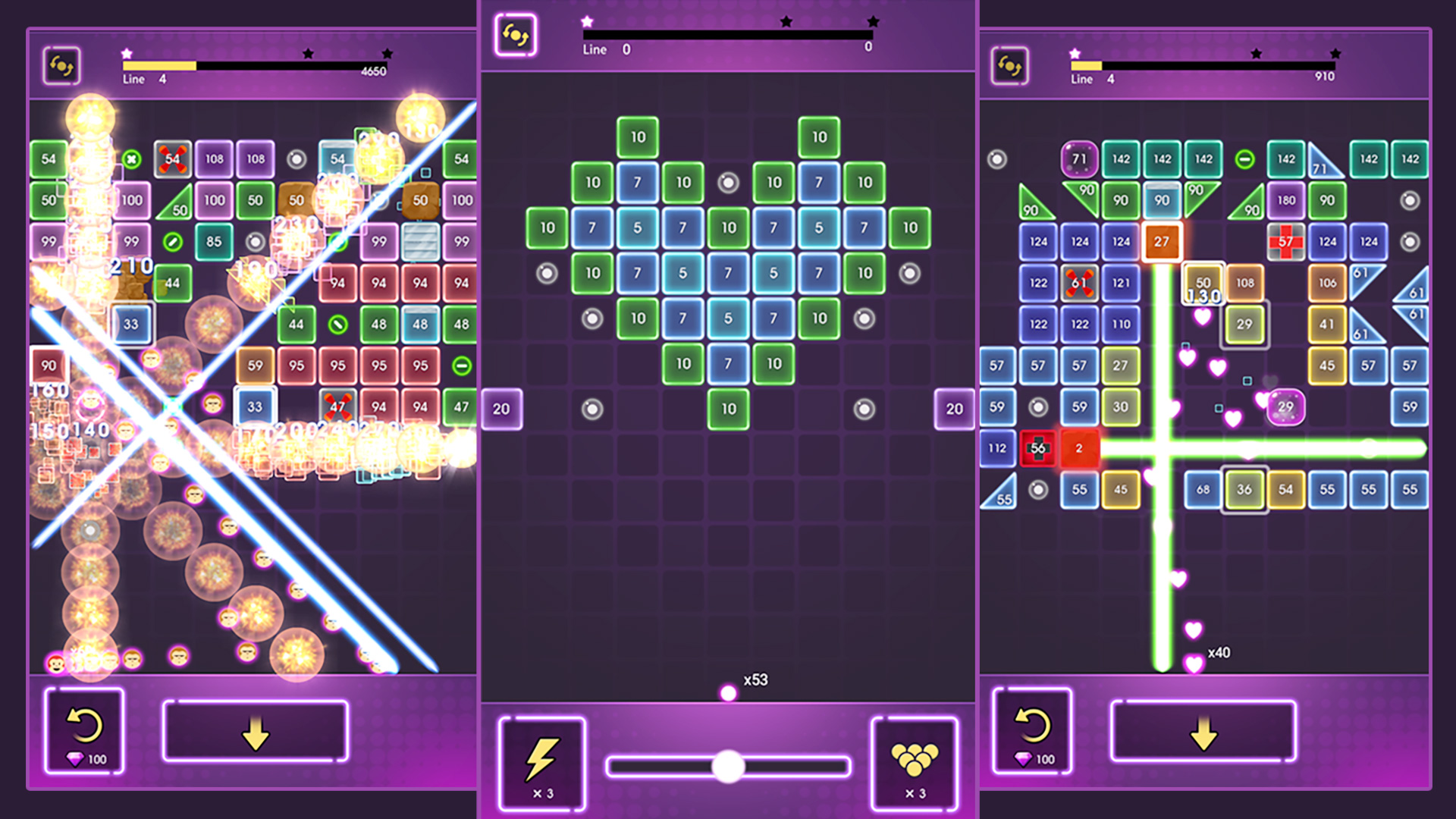Click the undo icon above the 100 gems
The height and width of the screenshot is (819, 1456).
[86, 724]
